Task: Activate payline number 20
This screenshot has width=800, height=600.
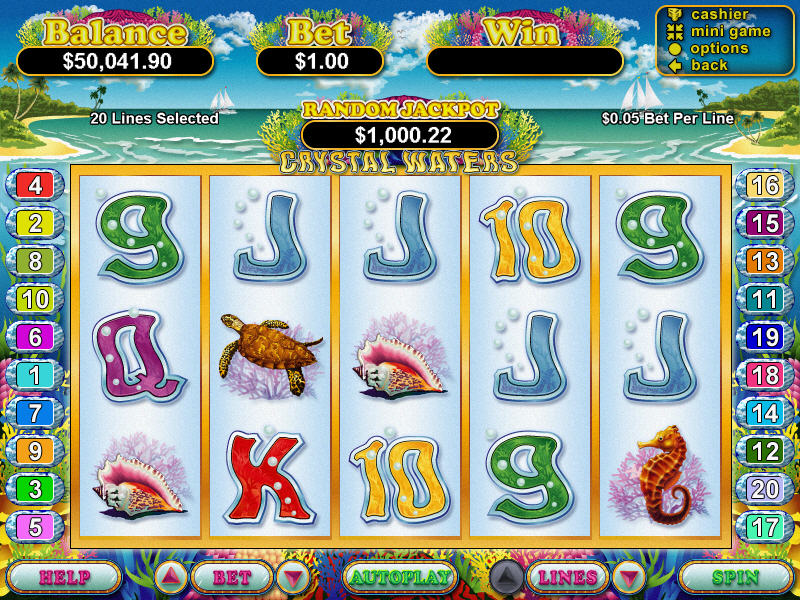Action: coord(765,489)
